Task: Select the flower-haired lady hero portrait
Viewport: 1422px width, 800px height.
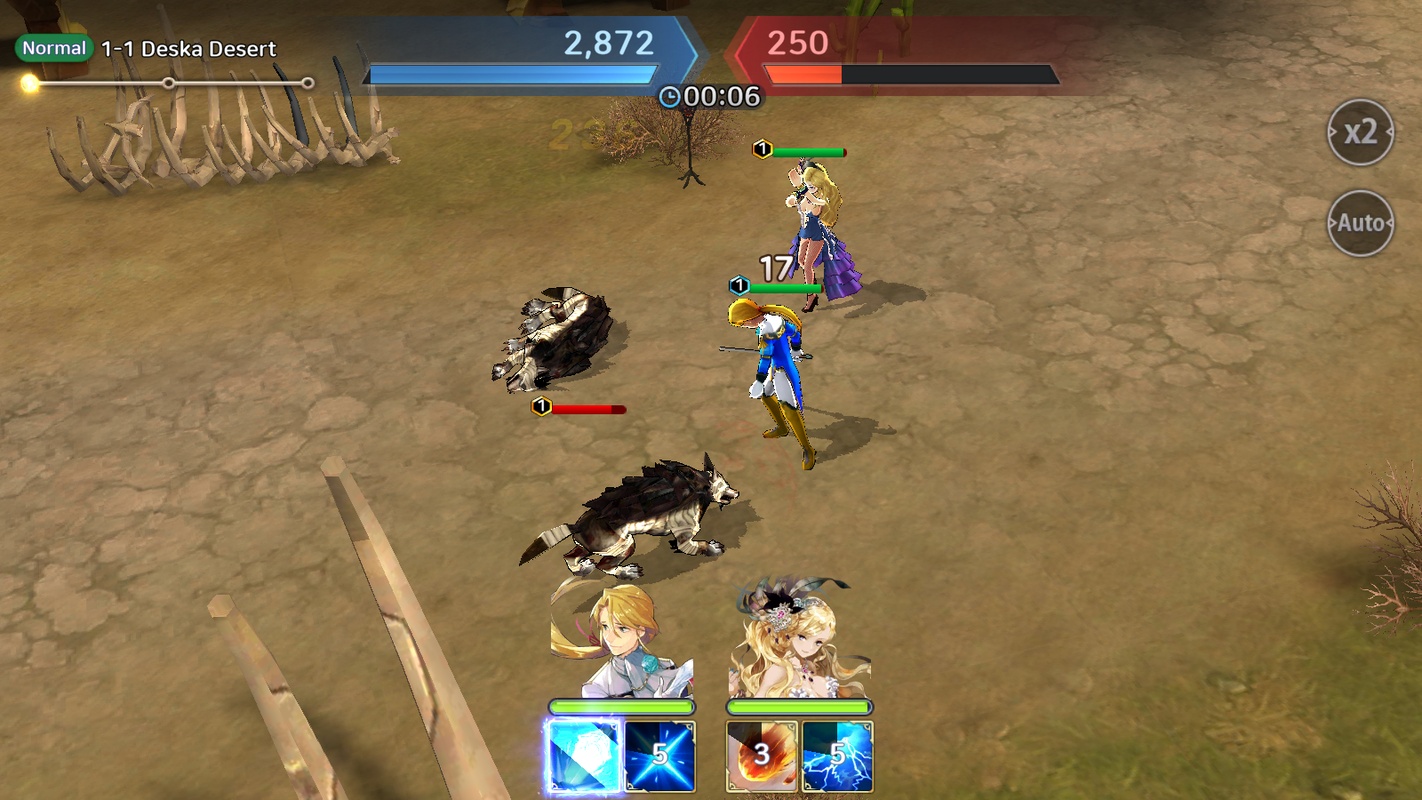Action: click(798, 640)
